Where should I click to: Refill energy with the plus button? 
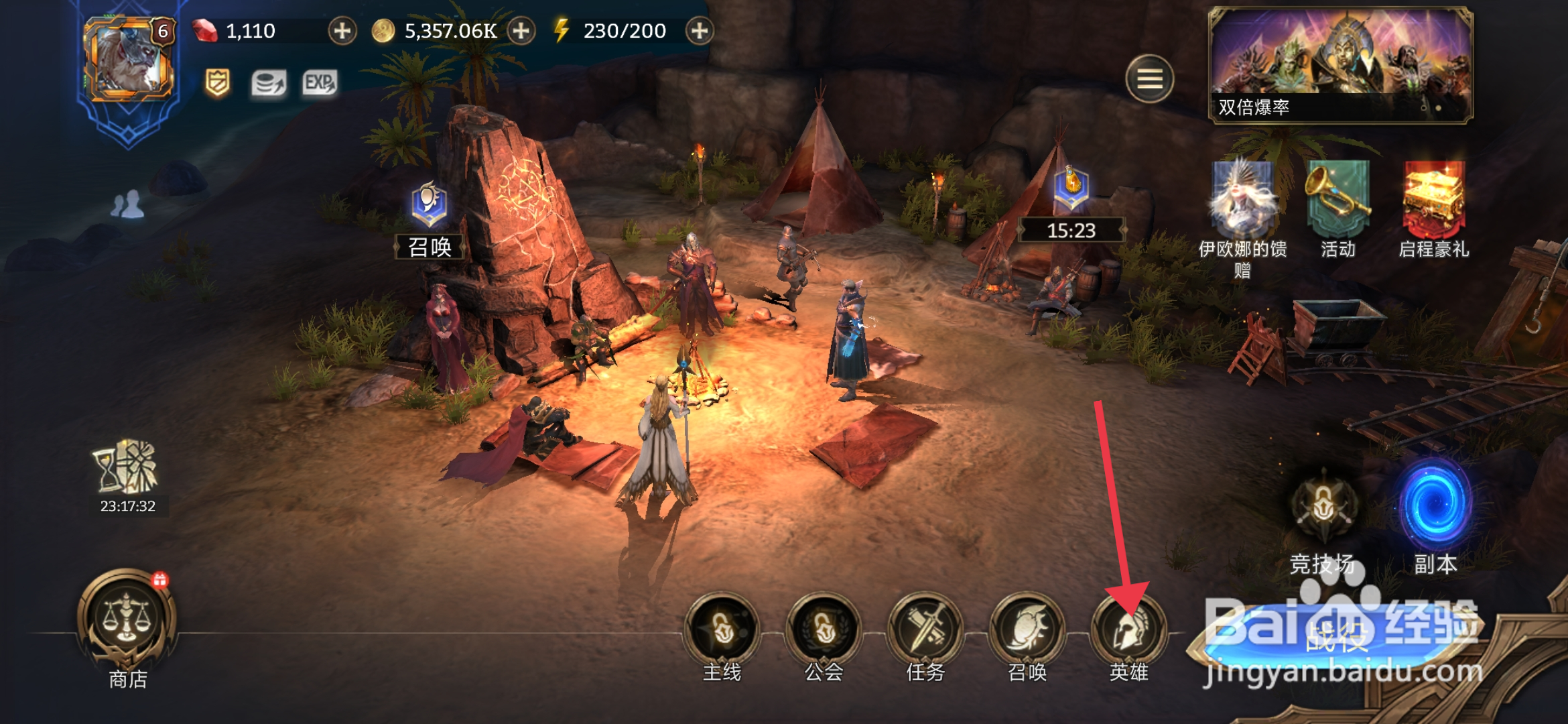pyautogui.click(x=699, y=31)
